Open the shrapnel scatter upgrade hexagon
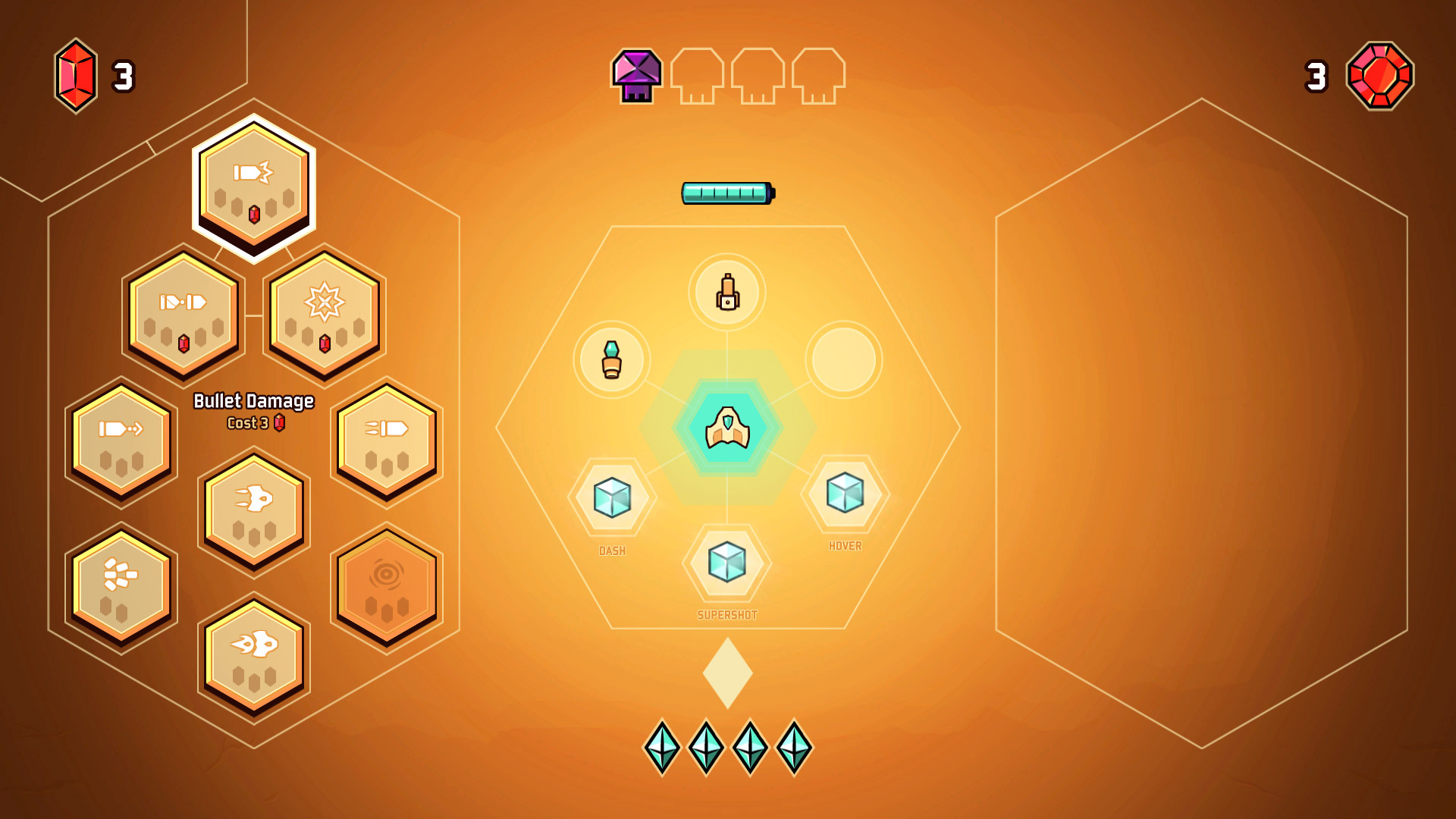This screenshot has width=1456, height=819. 121,582
